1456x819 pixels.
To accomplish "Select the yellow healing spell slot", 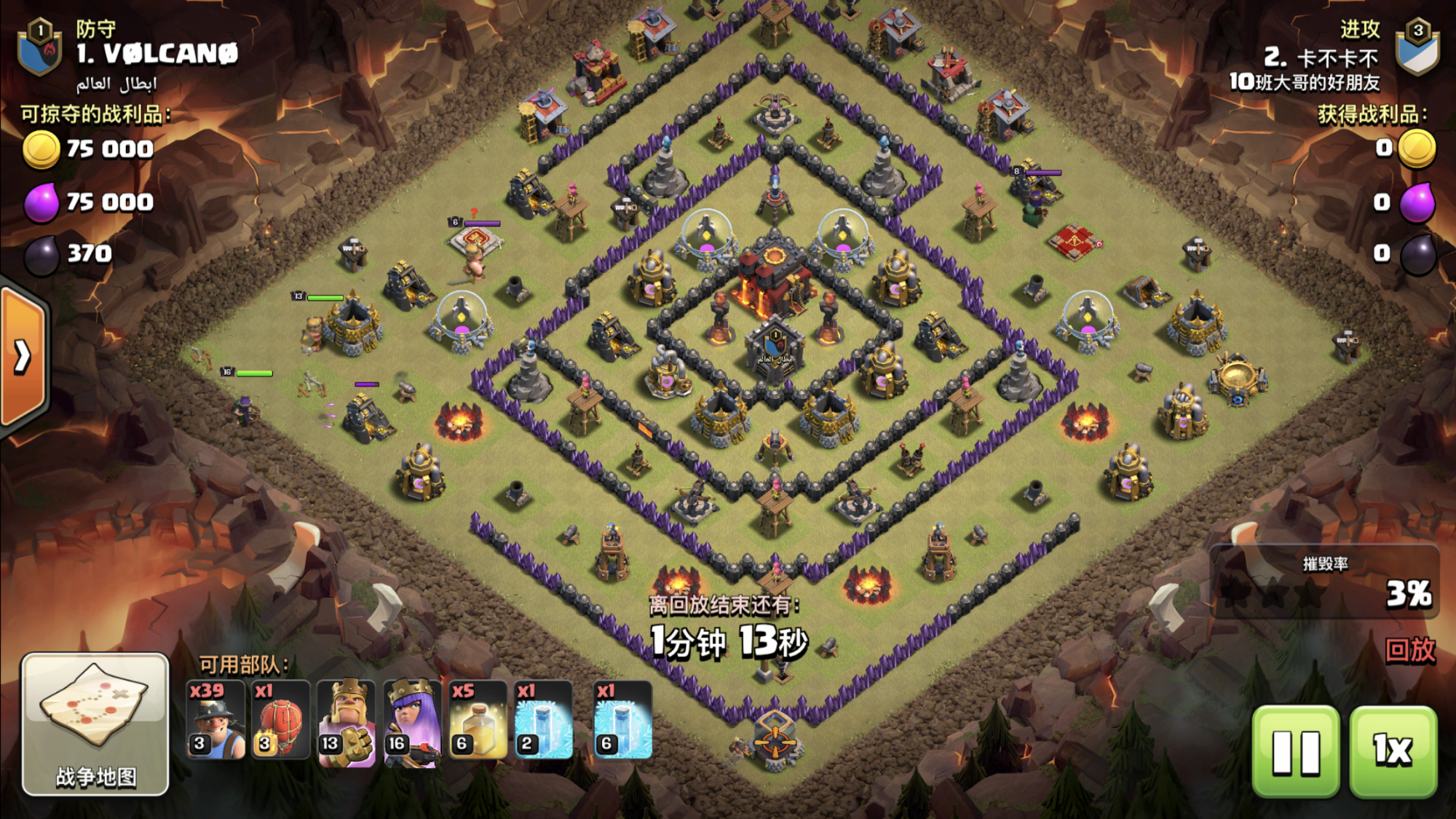I will [x=478, y=721].
